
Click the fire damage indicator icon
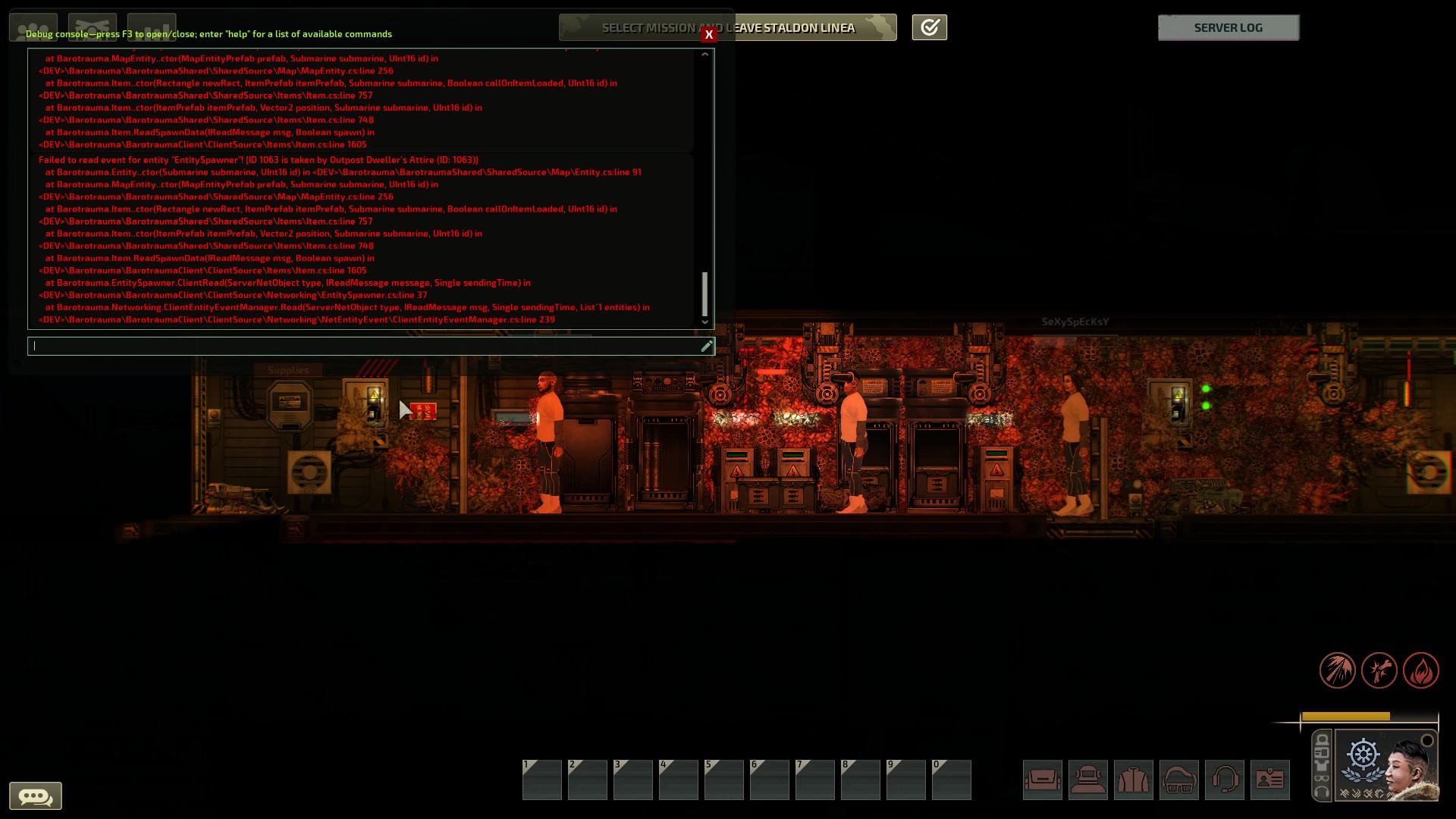(1423, 670)
